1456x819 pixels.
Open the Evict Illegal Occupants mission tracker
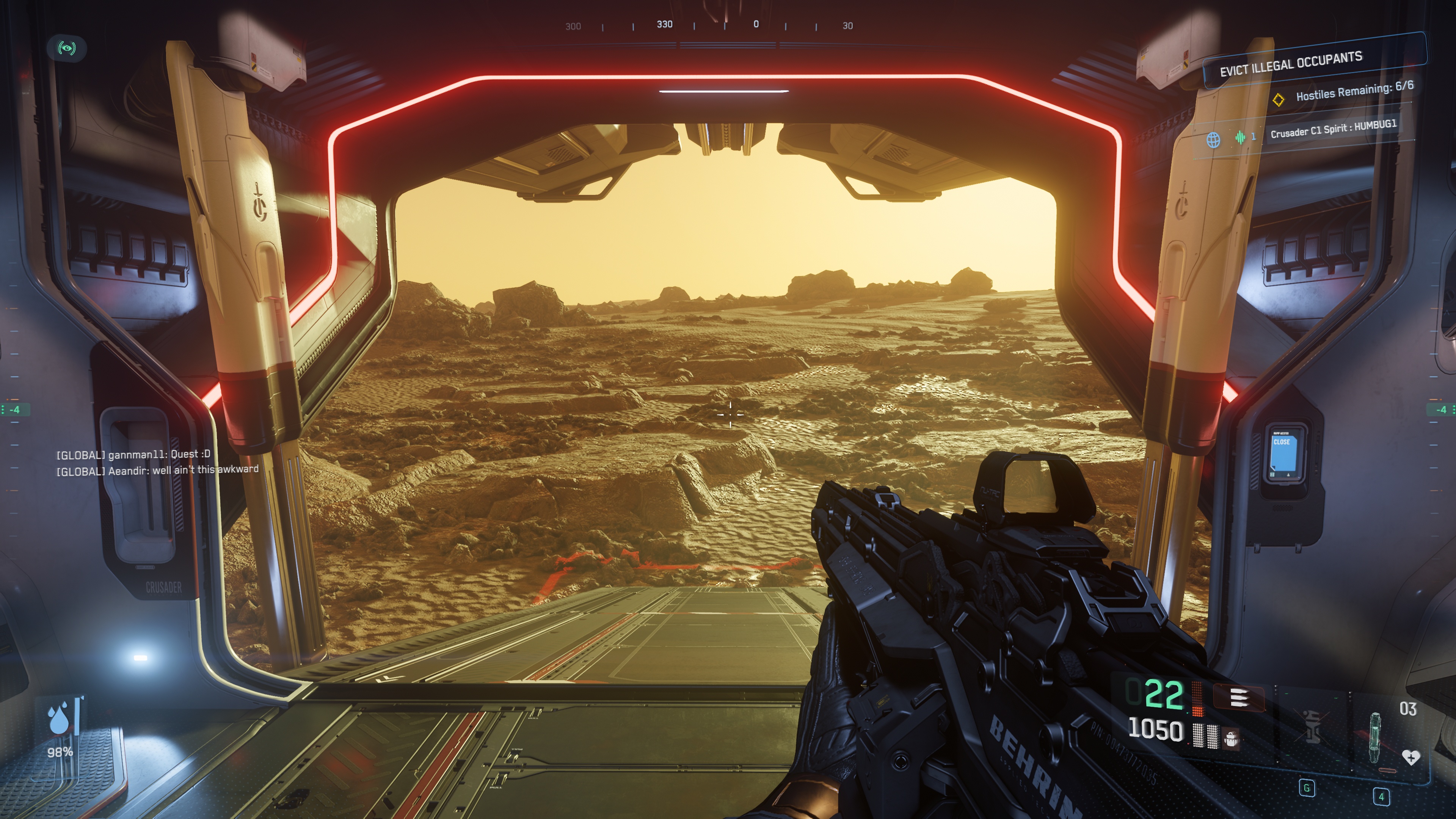(1291, 64)
